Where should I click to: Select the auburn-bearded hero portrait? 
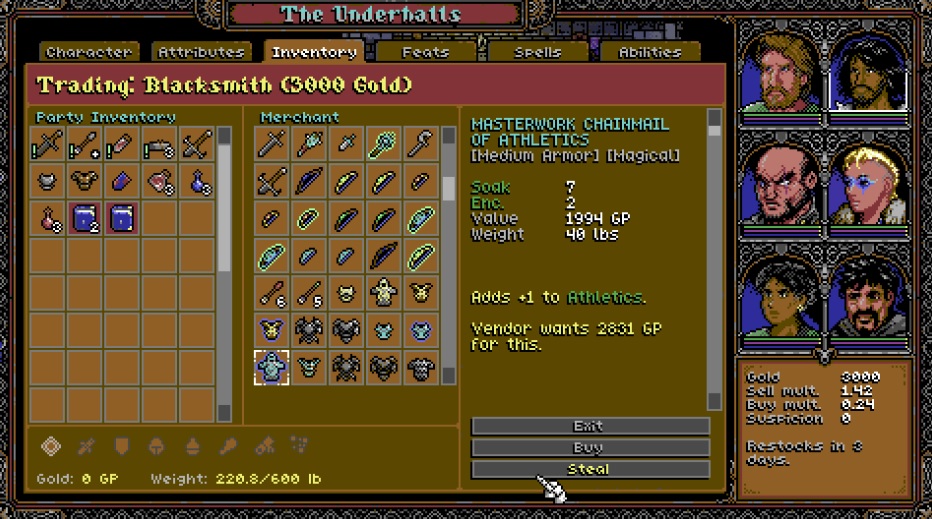pyautogui.click(x=782, y=72)
